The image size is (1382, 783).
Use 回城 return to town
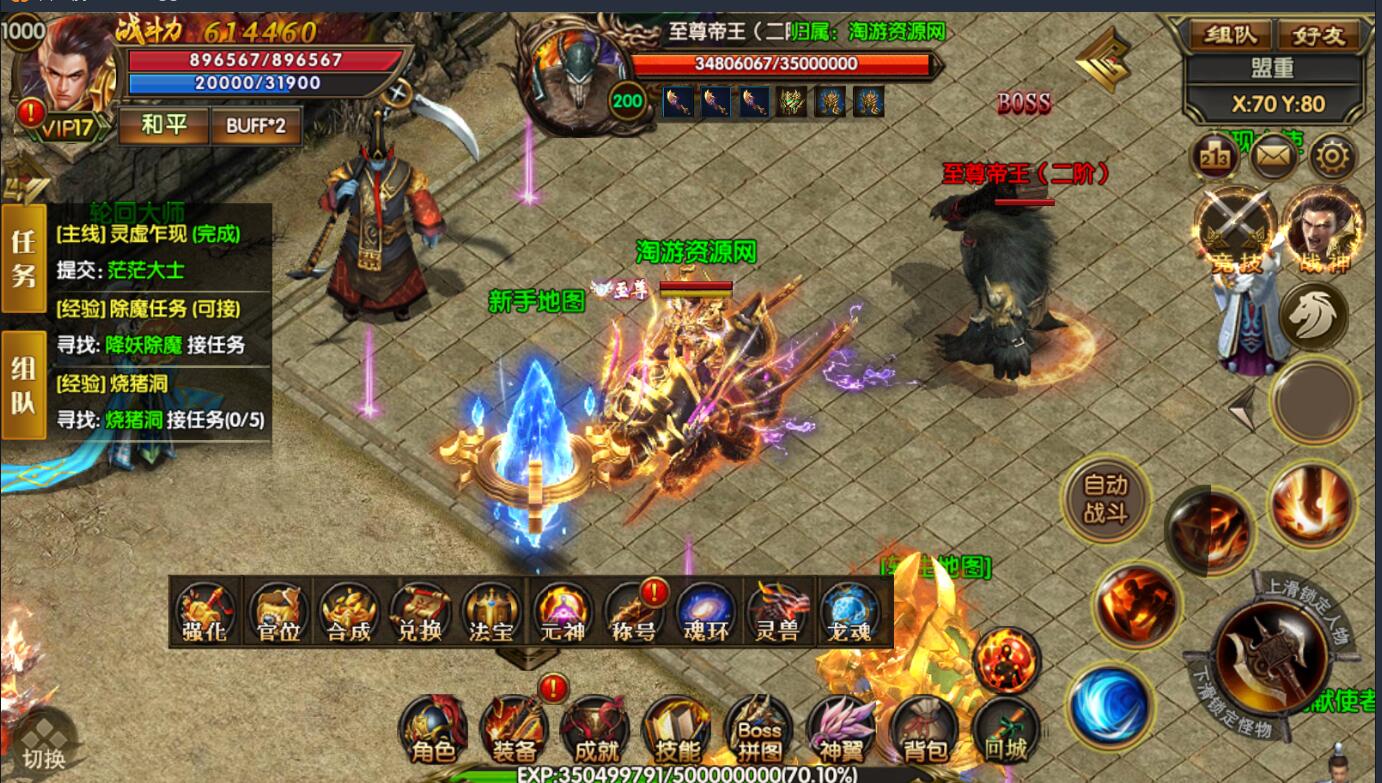pyautogui.click(x=1004, y=728)
